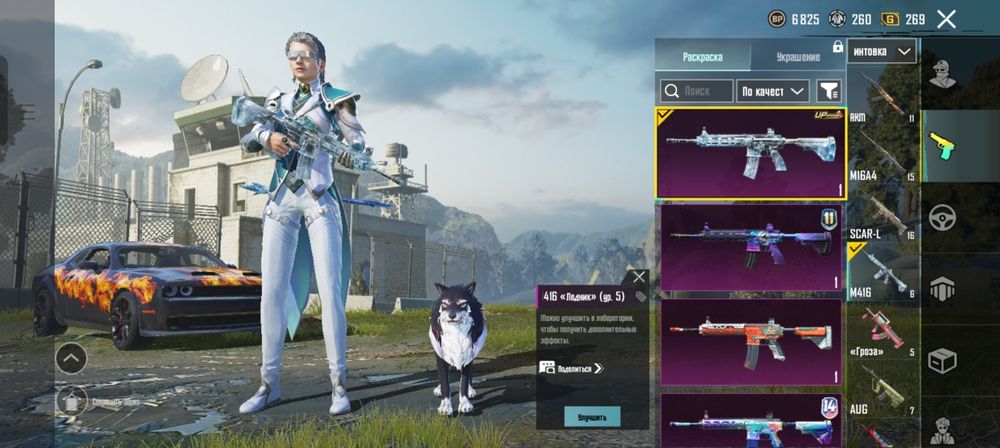Screen dimensions: 1000x448
Task: Open the funnel filter button
Action: point(829,91)
